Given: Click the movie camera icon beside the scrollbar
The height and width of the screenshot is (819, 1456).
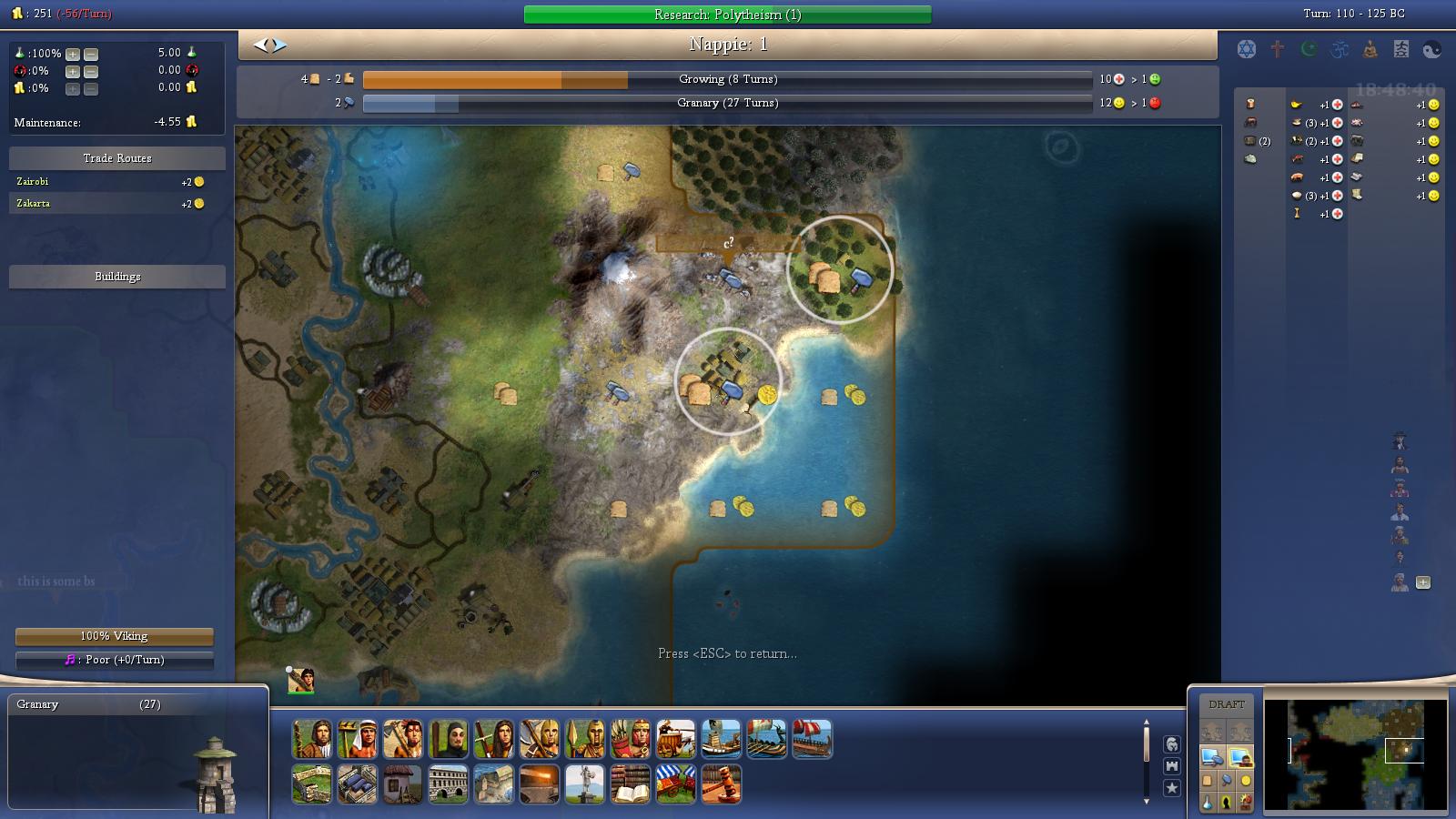Looking at the screenshot, I should click(x=1171, y=766).
